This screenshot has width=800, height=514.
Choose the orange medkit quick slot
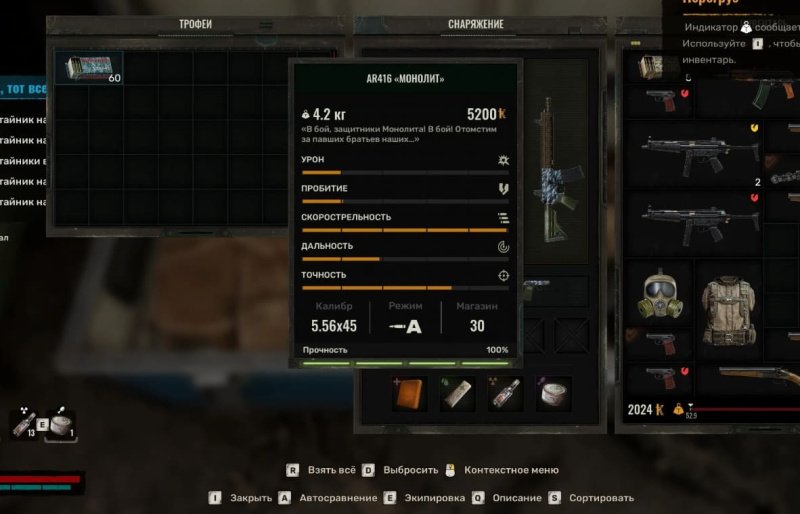coord(410,393)
